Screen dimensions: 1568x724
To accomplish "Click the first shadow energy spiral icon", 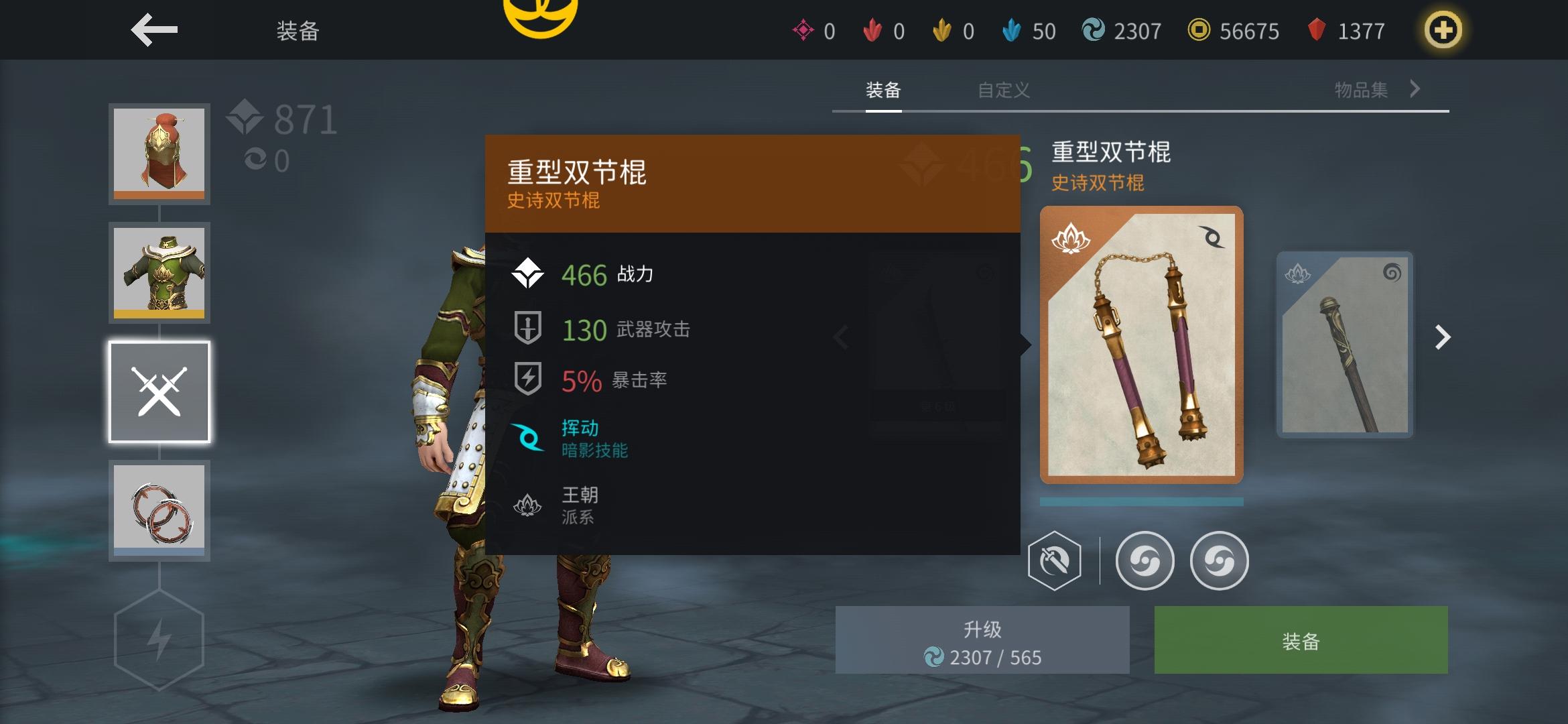I will [x=1145, y=562].
